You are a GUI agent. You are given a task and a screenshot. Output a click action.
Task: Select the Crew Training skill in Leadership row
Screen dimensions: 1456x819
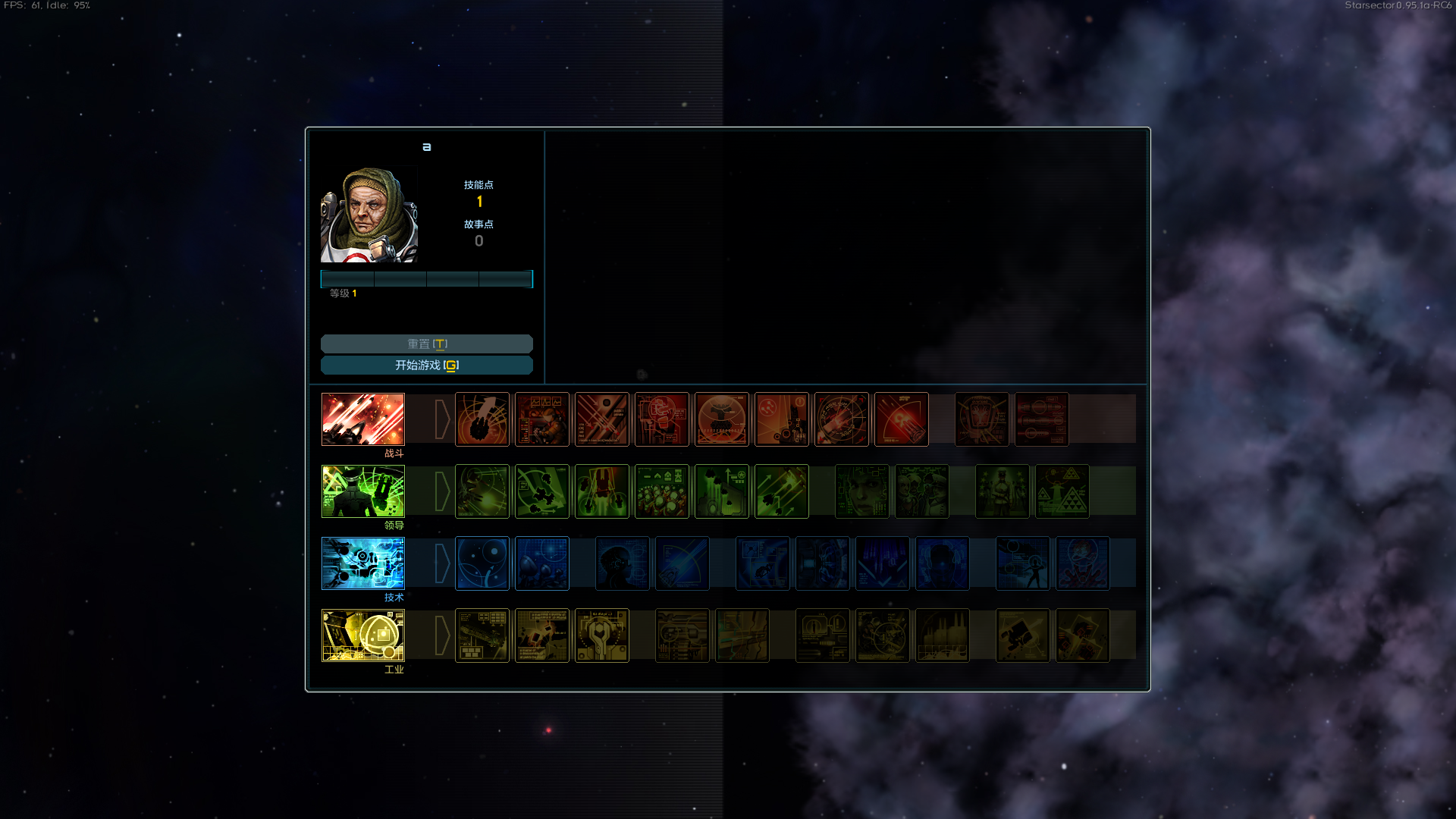click(x=661, y=491)
